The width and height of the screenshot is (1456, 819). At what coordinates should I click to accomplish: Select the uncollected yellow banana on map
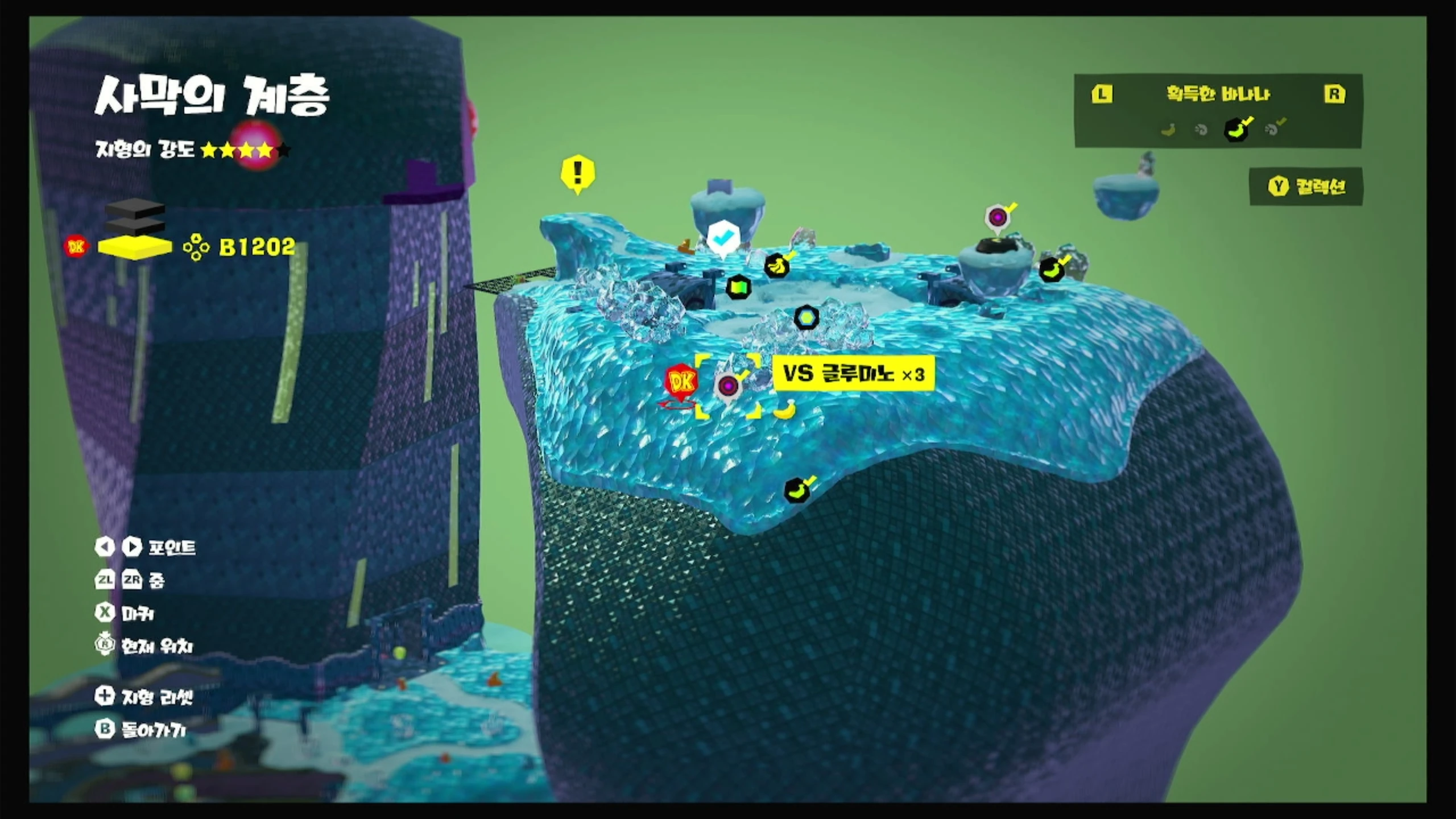point(785,409)
